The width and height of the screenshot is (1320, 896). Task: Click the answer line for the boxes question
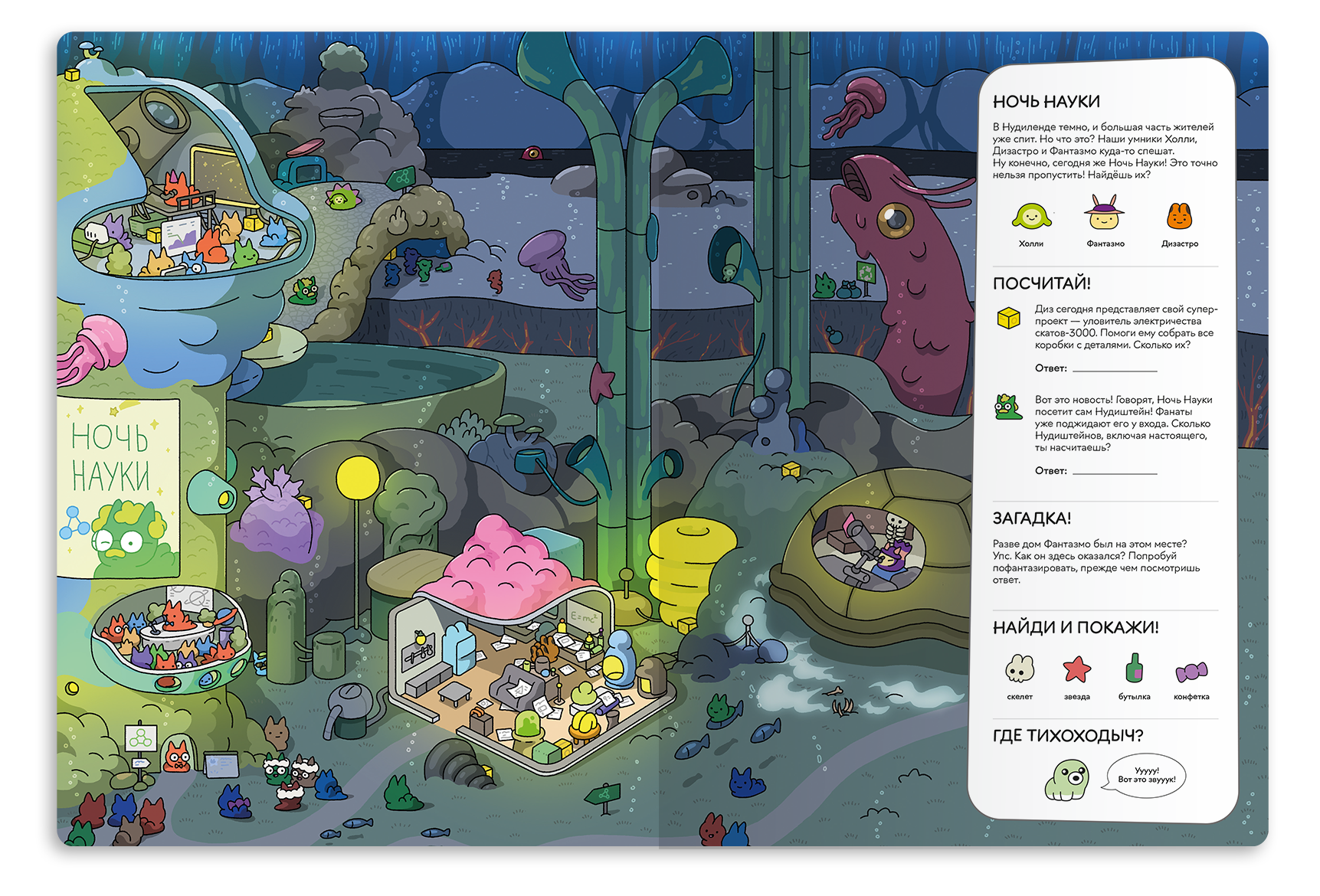point(1114,369)
